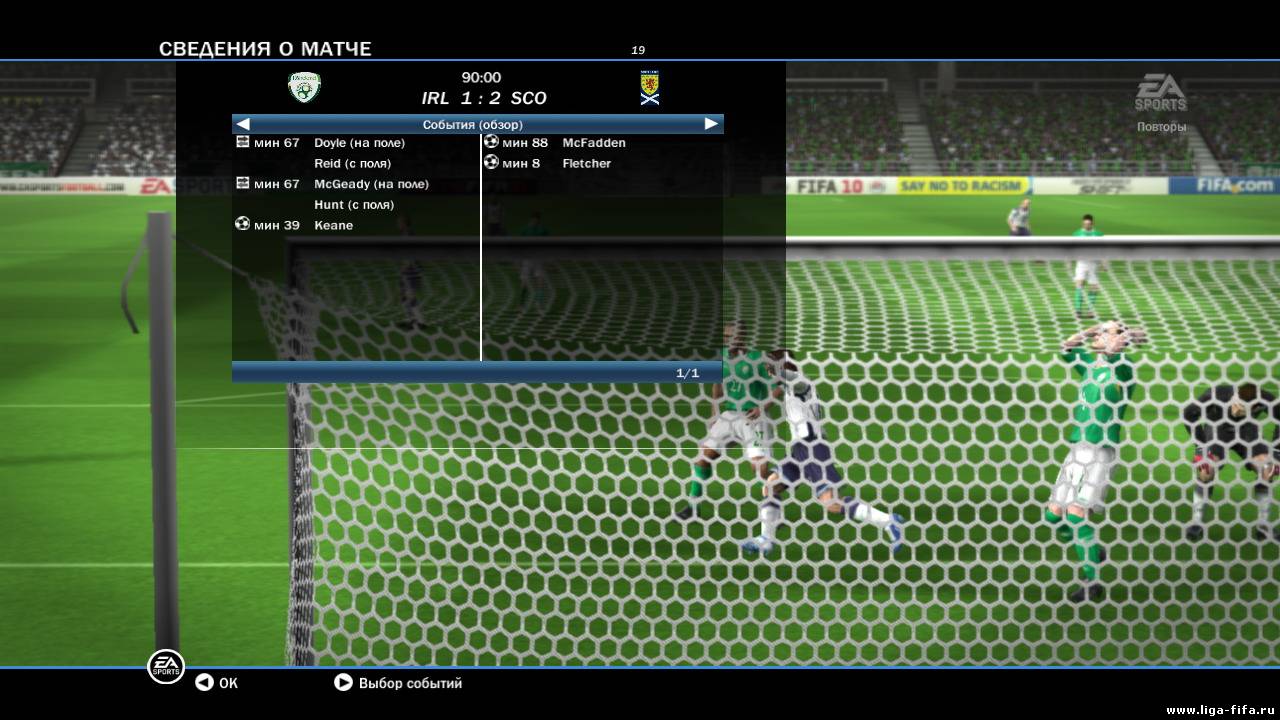Confirm with the OK button
Viewport: 1280px width, 720px height.
pos(216,683)
